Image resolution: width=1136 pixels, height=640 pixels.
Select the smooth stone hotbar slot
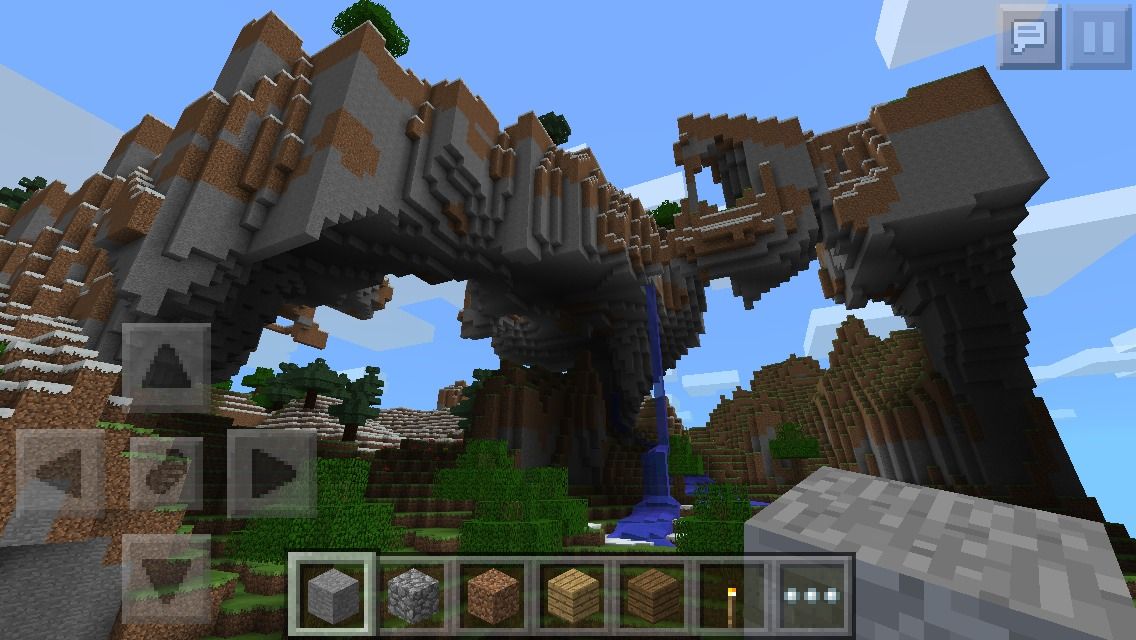332,594
